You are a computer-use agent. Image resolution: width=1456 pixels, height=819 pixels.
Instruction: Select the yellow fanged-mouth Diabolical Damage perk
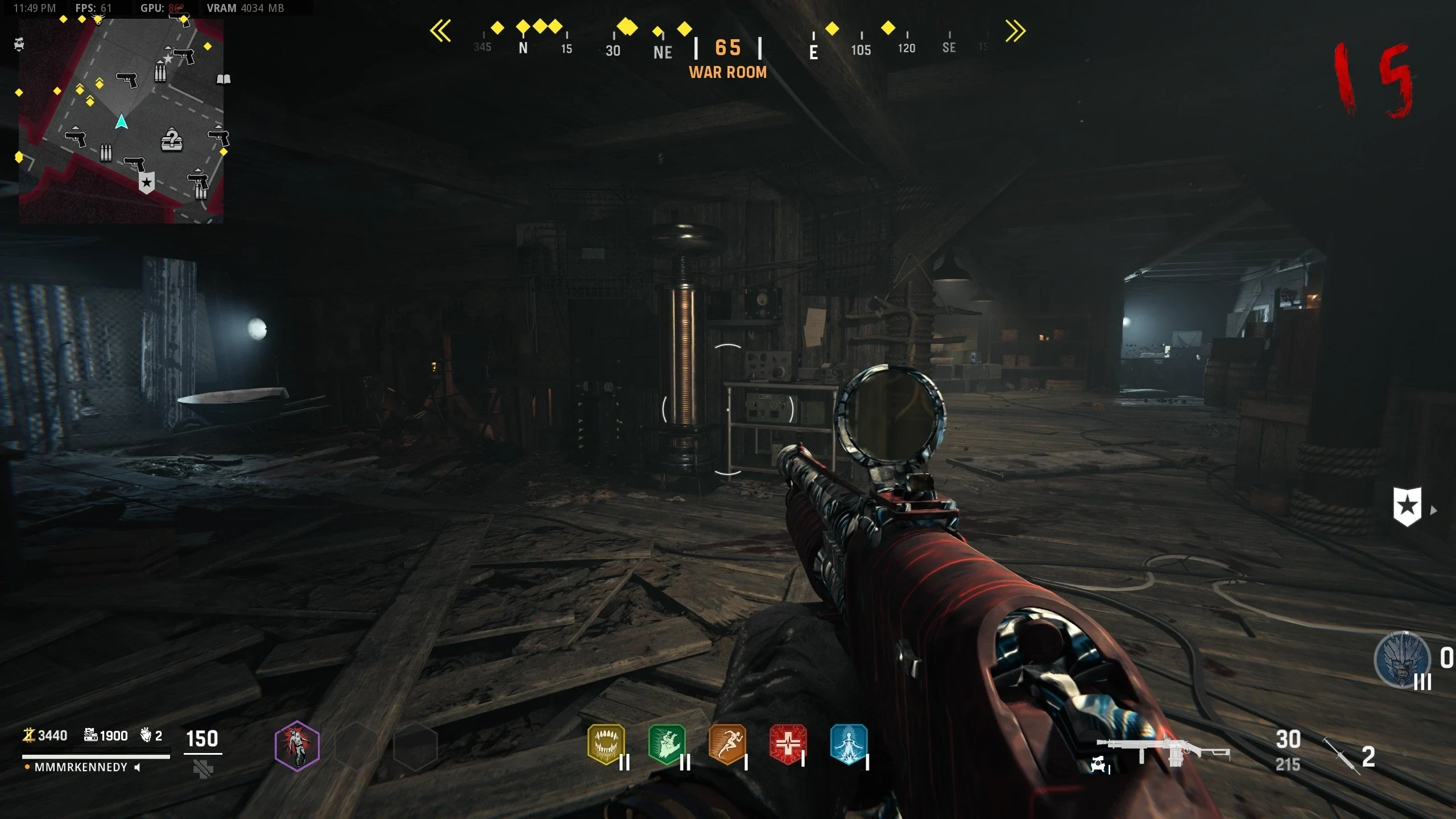coord(606,744)
